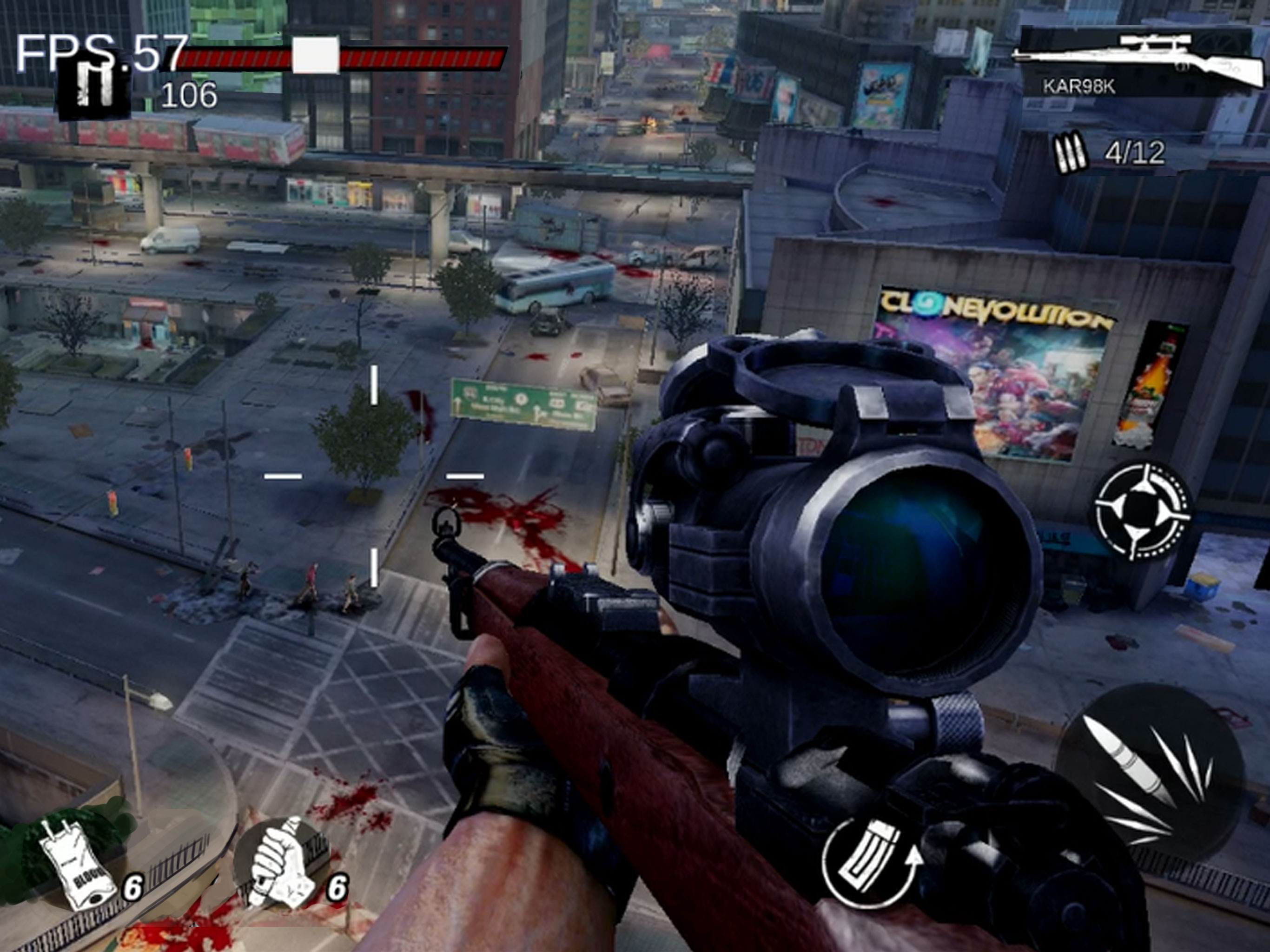This screenshot has height=952, width=1270.
Task: Pause the game with the pause button
Action: pos(93,88)
